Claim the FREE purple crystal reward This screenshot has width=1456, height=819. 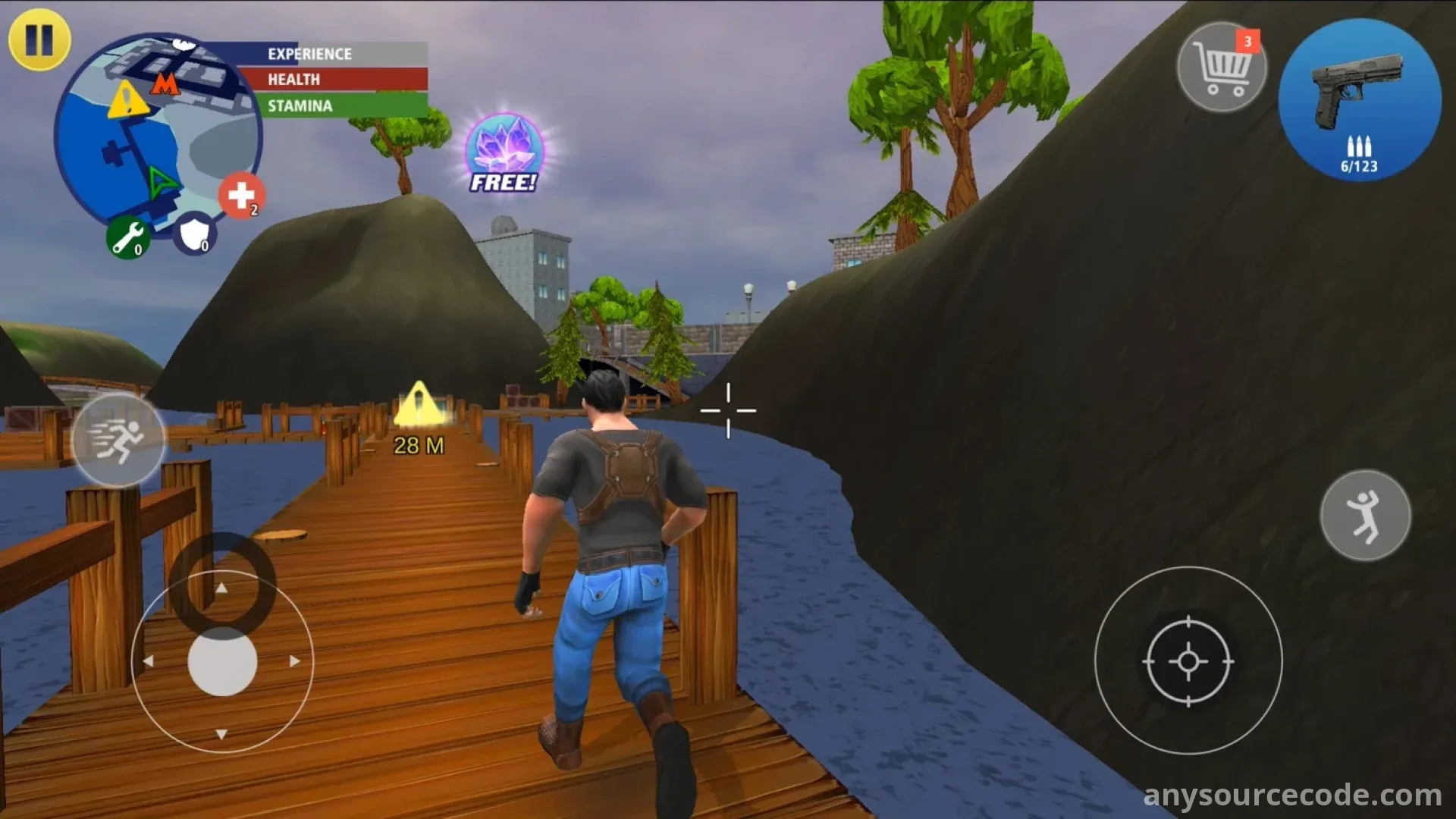504,153
